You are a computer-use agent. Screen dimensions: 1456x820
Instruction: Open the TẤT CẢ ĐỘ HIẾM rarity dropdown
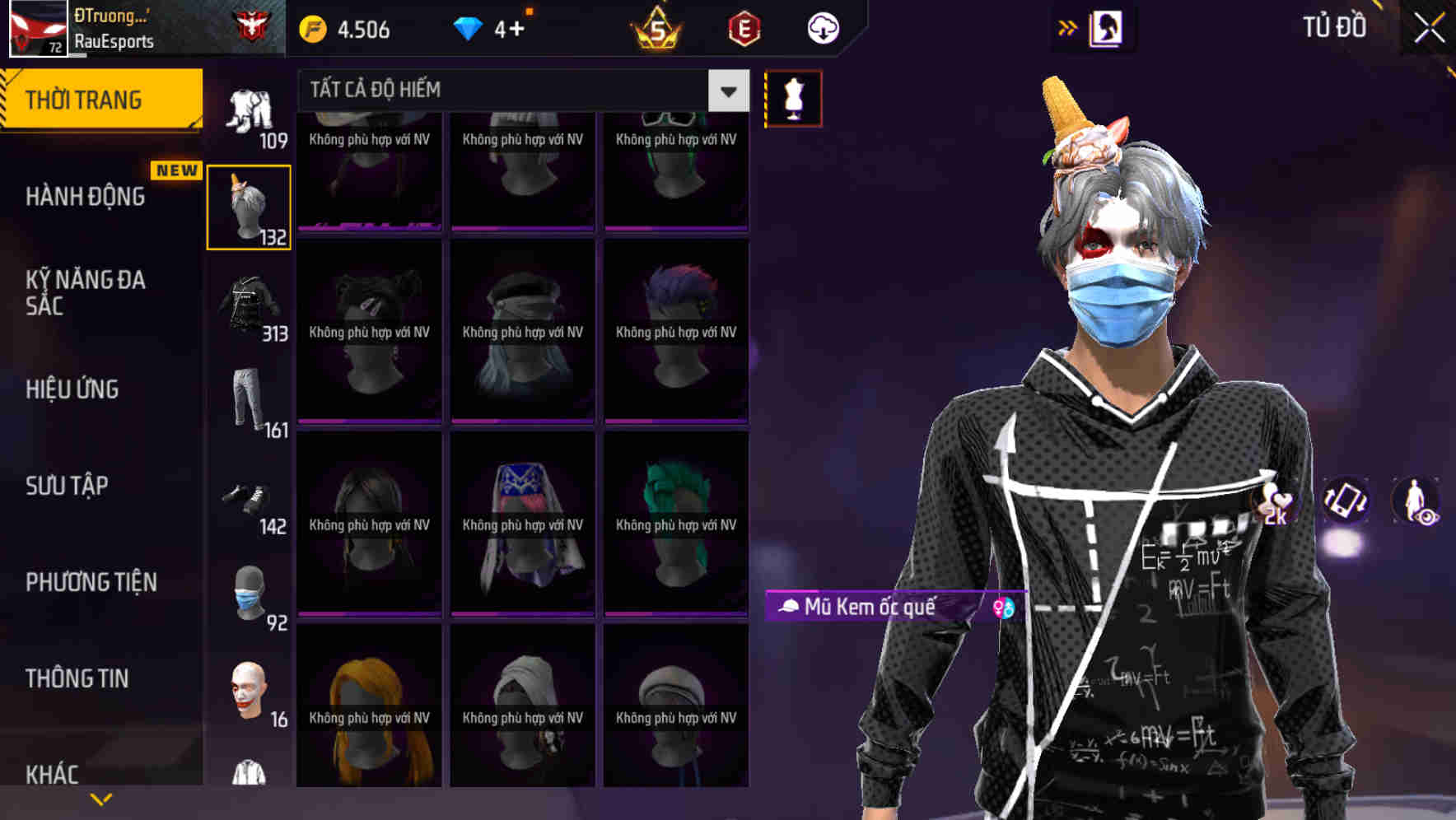(x=726, y=90)
